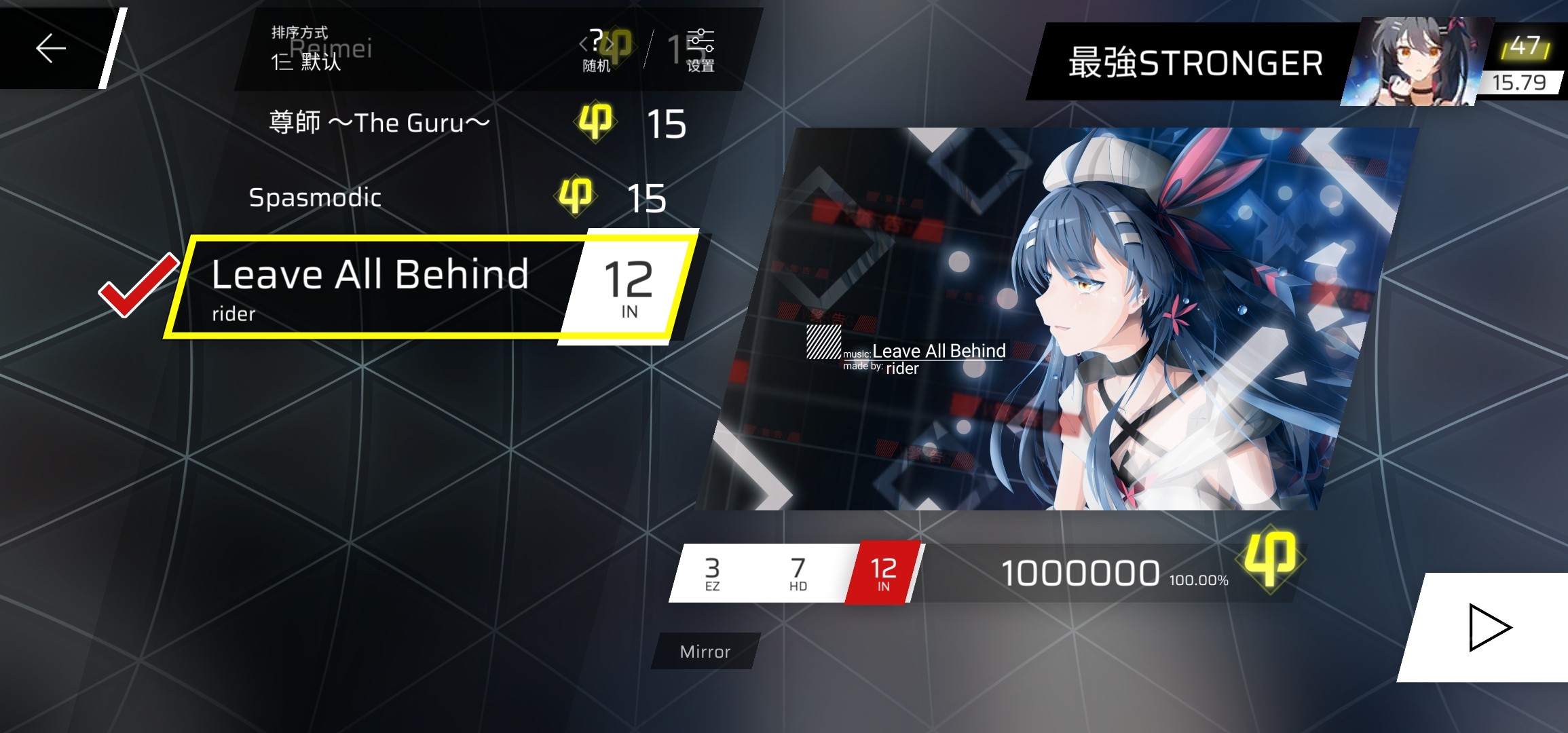Toggle the Mirror mode option
Viewport: 1568px width, 733px height.
coord(704,652)
